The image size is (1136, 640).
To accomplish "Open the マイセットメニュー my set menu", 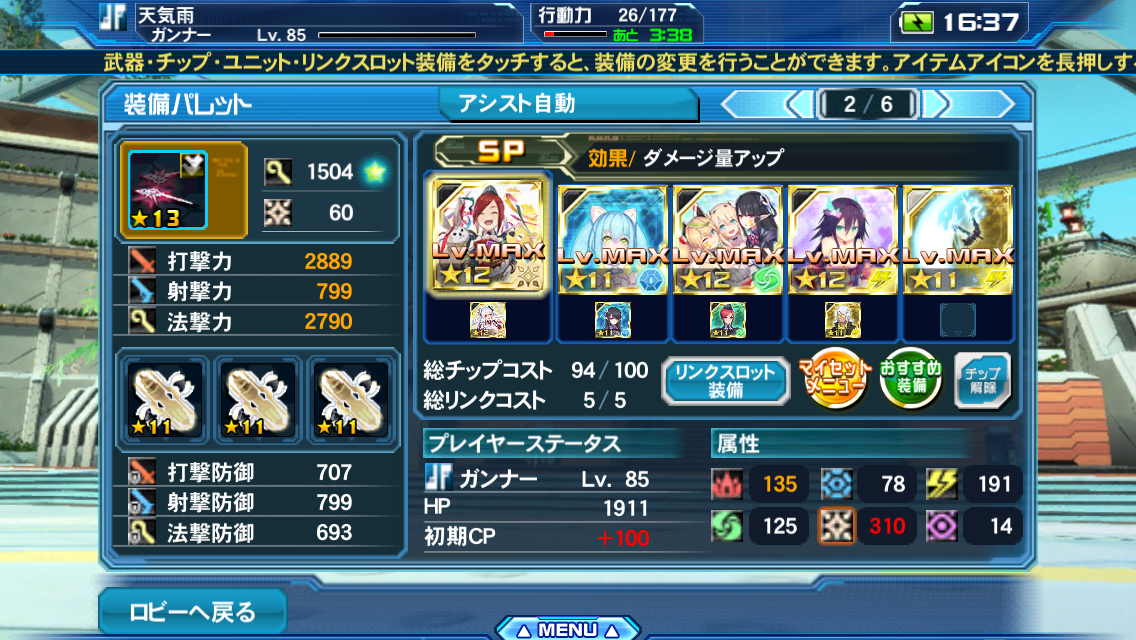I will click(x=832, y=381).
